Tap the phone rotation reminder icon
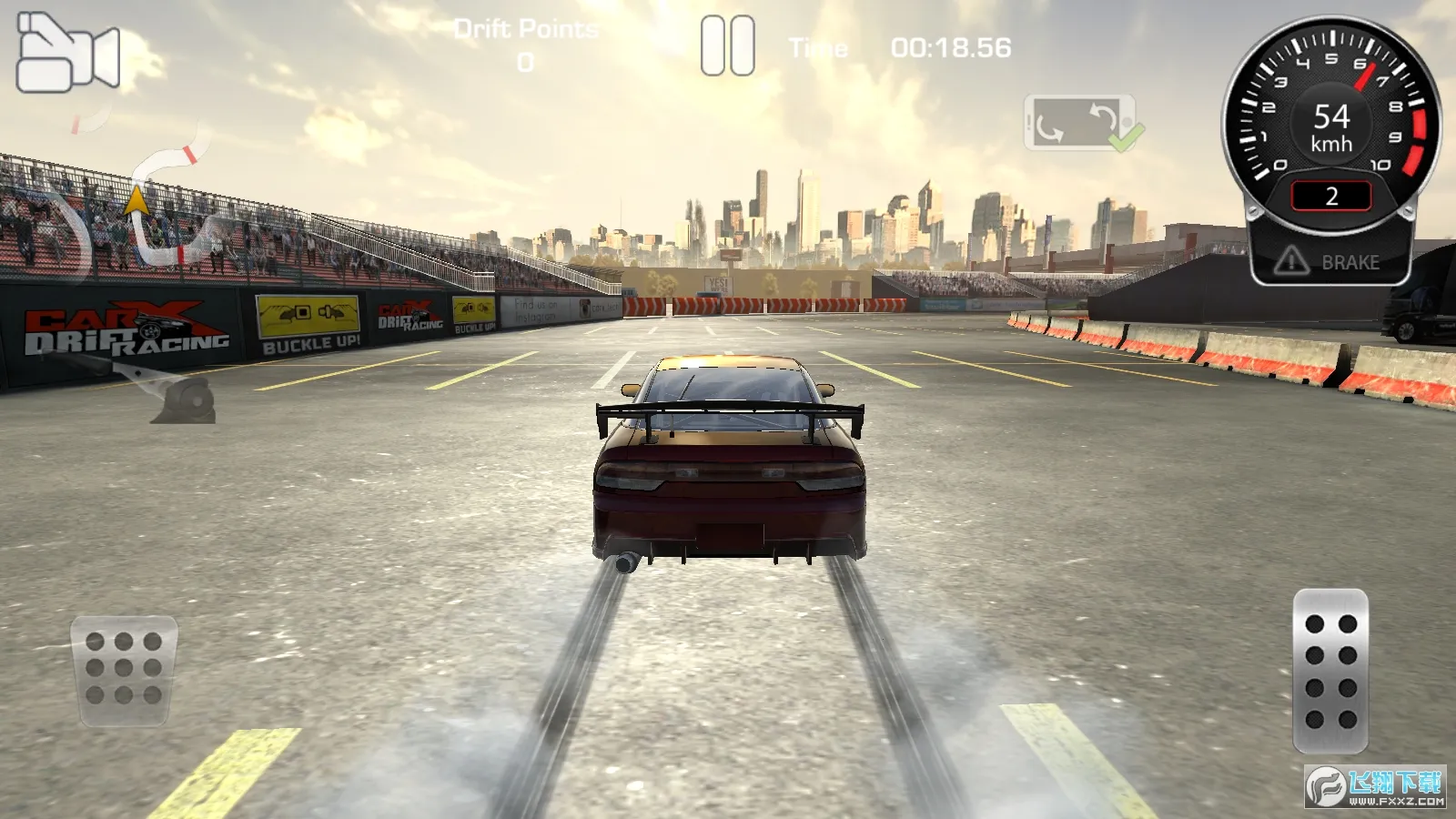 [1078, 123]
